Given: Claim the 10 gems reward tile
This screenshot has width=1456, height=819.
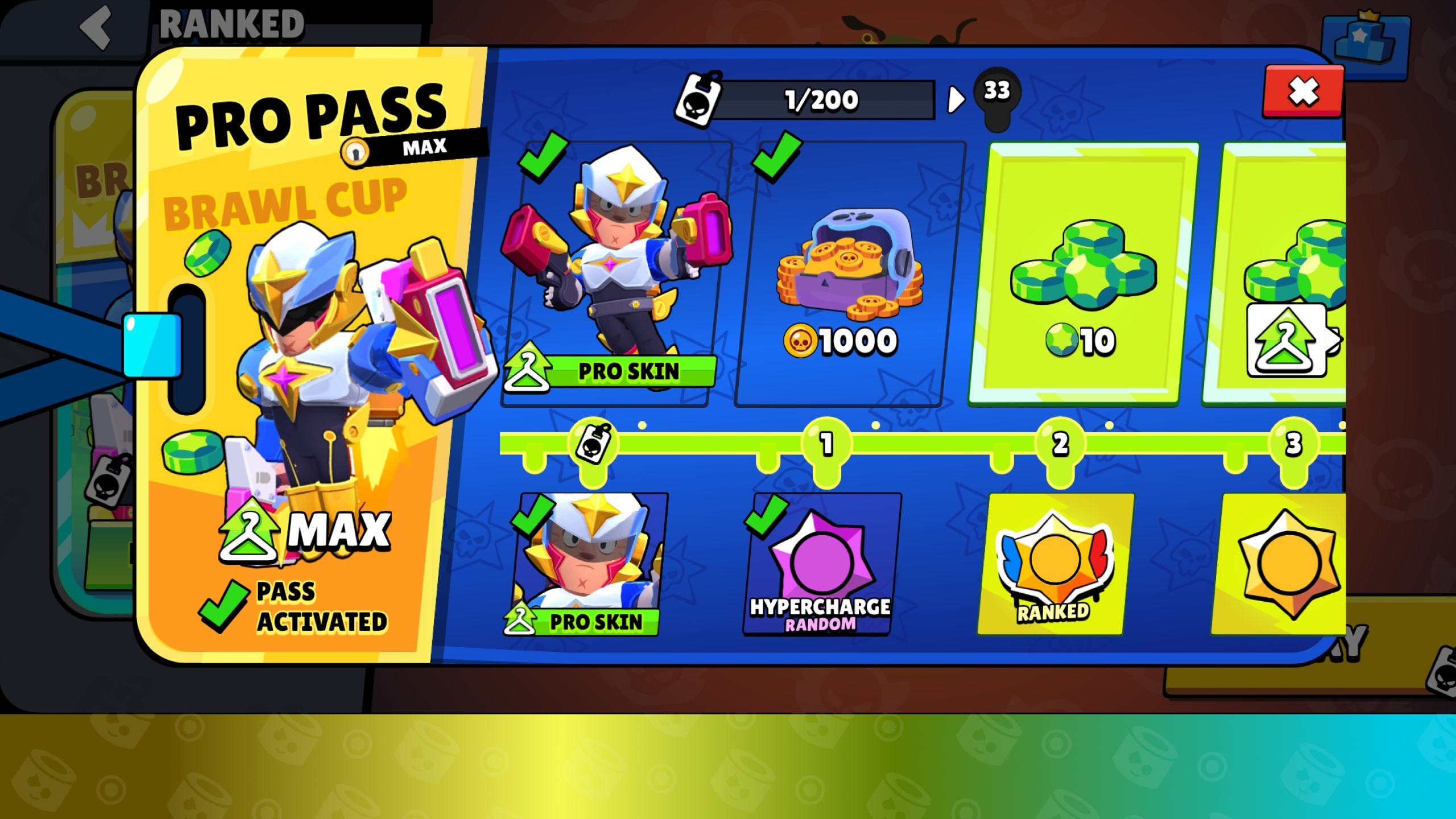Looking at the screenshot, I should 1083,274.
